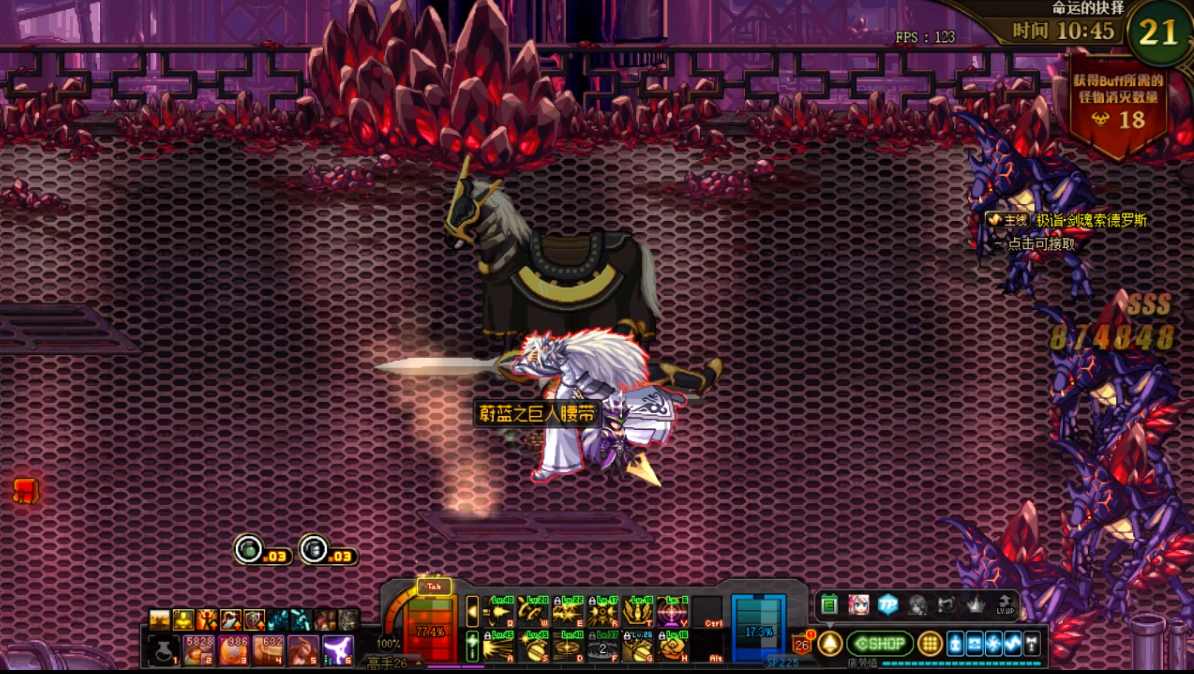Open the round golden grid menu button

click(x=930, y=644)
